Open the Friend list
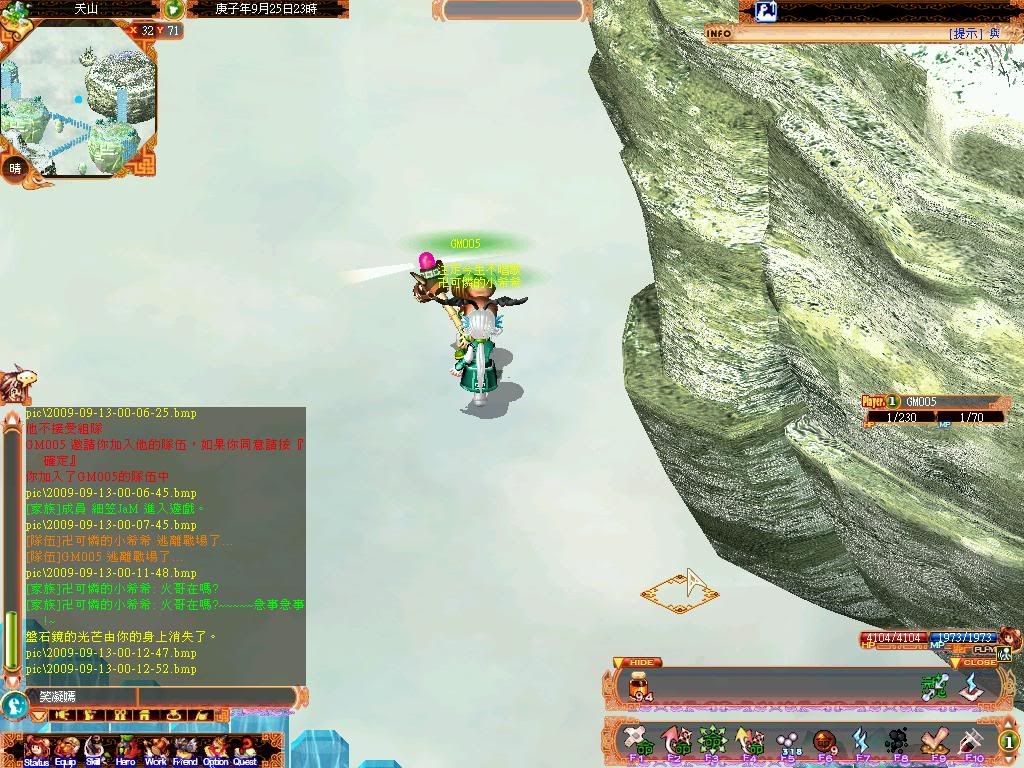 [x=186, y=749]
